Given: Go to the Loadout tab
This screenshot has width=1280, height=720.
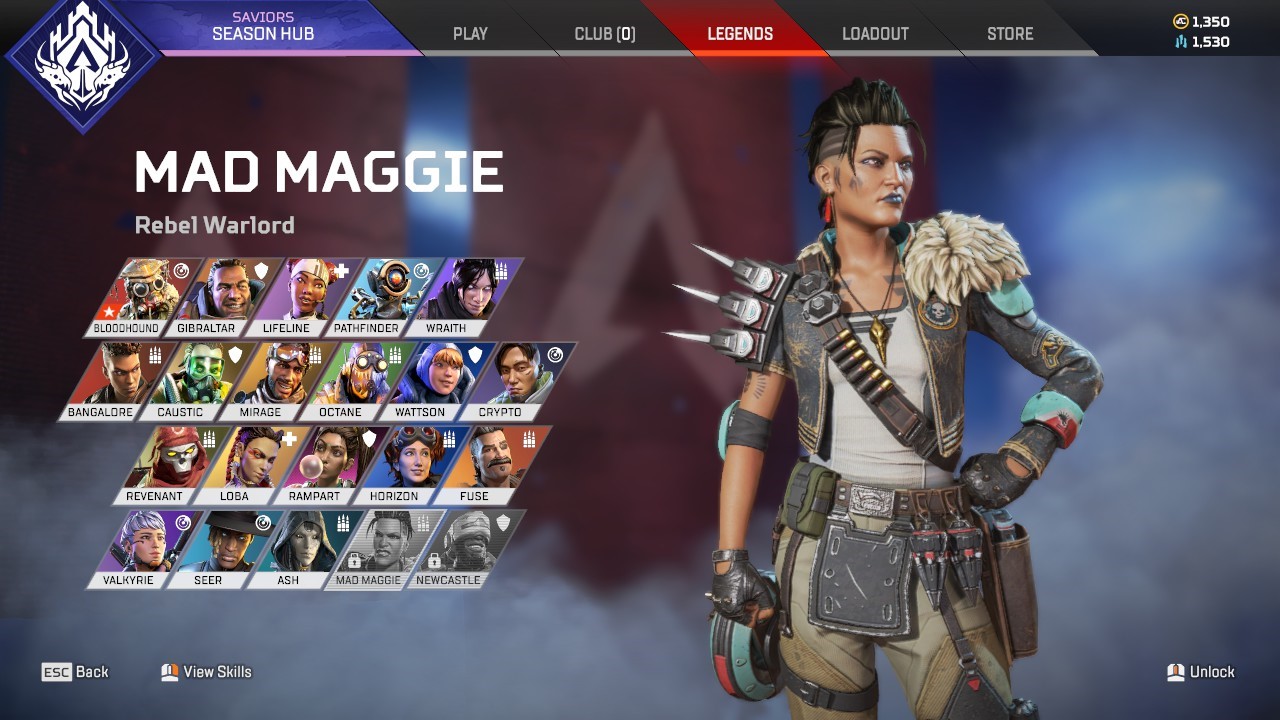Looking at the screenshot, I should 875,34.
